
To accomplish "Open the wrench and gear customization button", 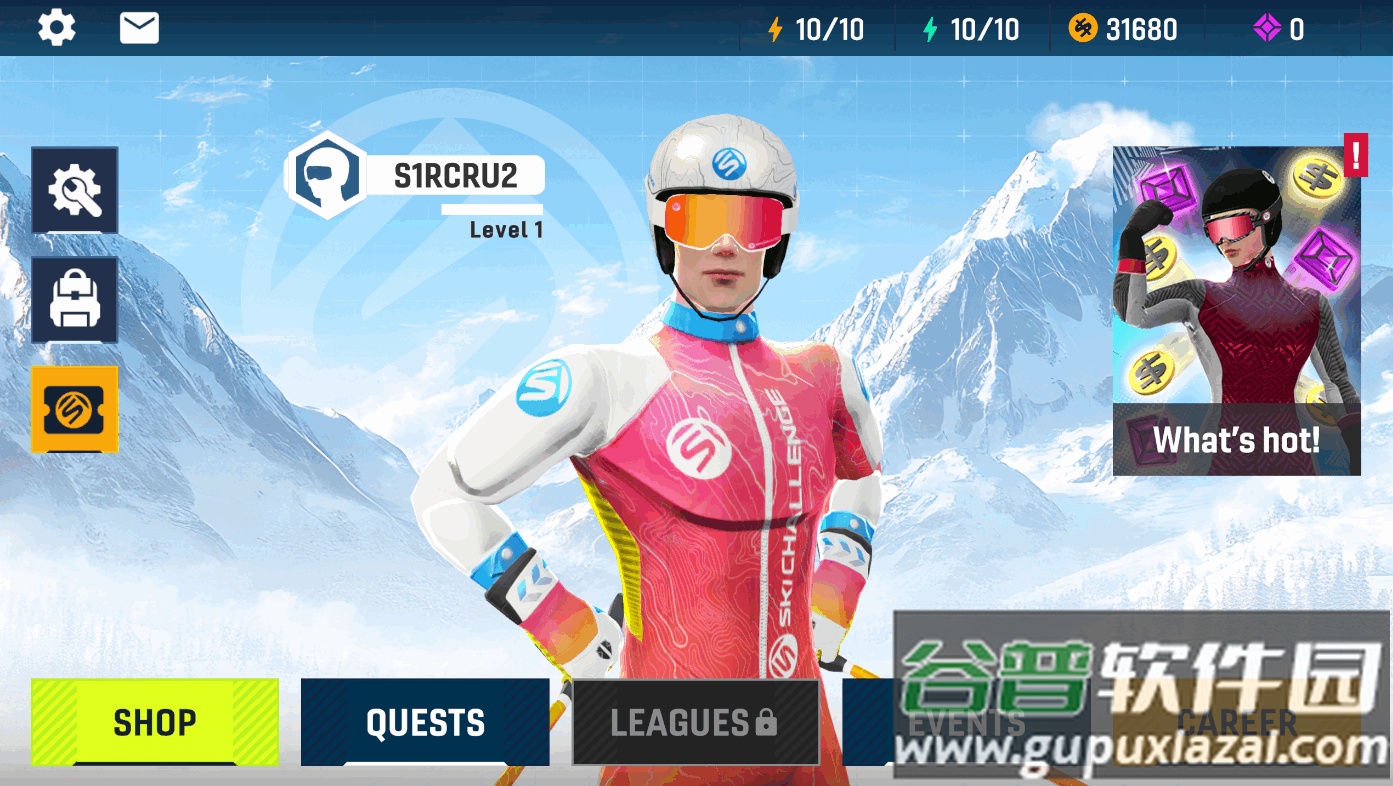I will click(75, 190).
